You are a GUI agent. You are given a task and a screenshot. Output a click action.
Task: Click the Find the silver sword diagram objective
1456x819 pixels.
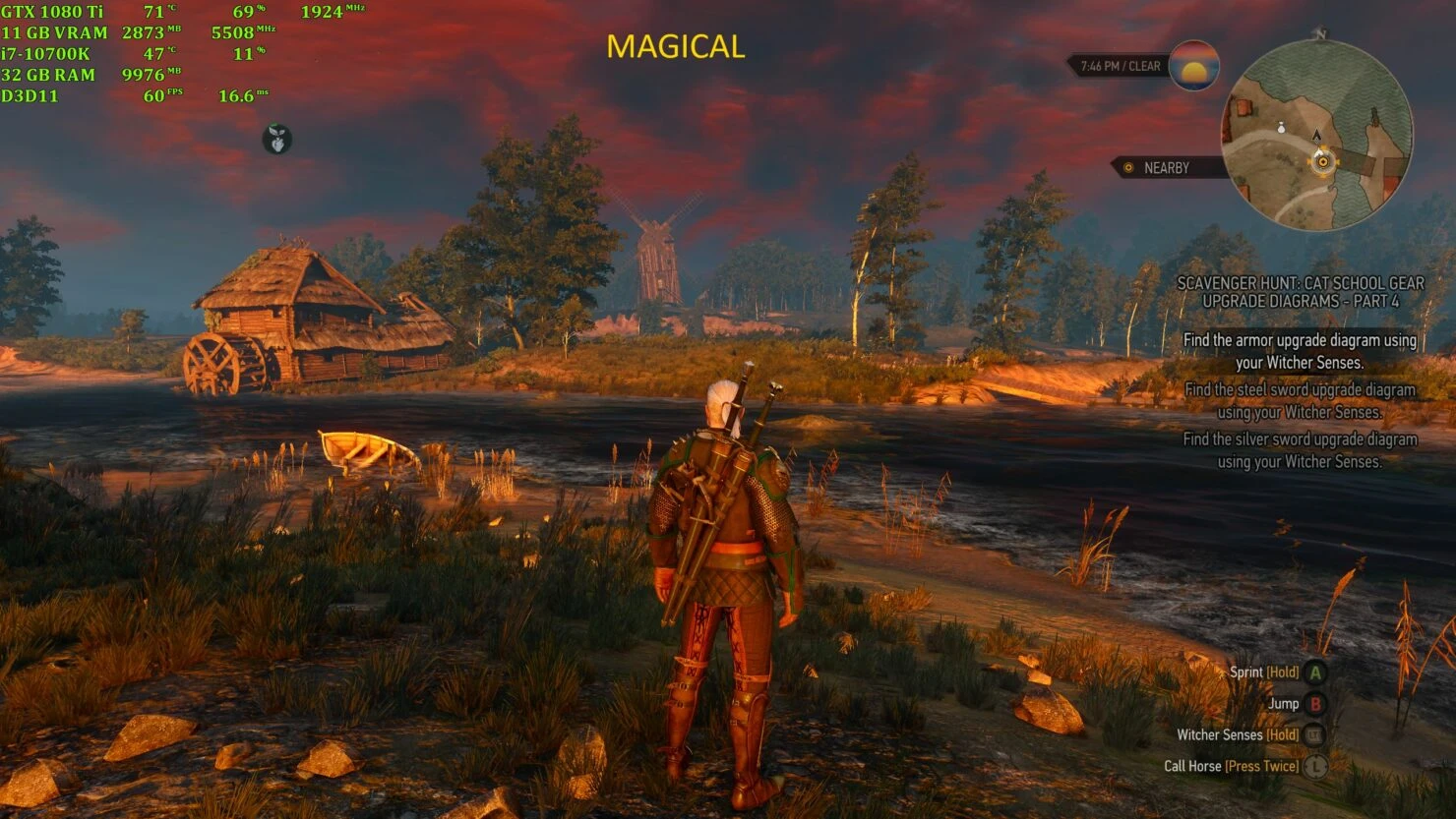pyautogui.click(x=1299, y=448)
